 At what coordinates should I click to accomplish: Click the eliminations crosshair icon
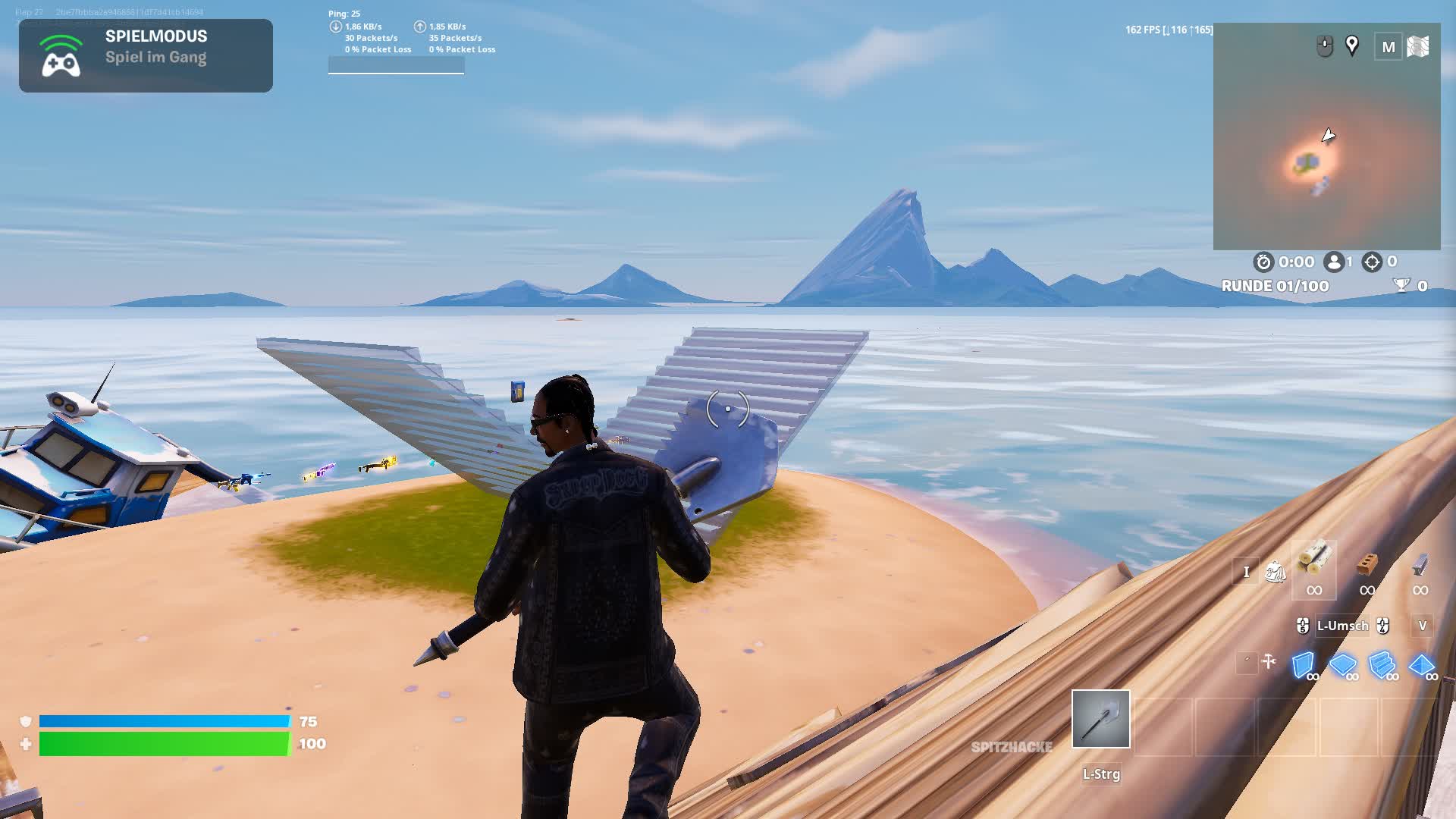pyautogui.click(x=1373, y=262)
